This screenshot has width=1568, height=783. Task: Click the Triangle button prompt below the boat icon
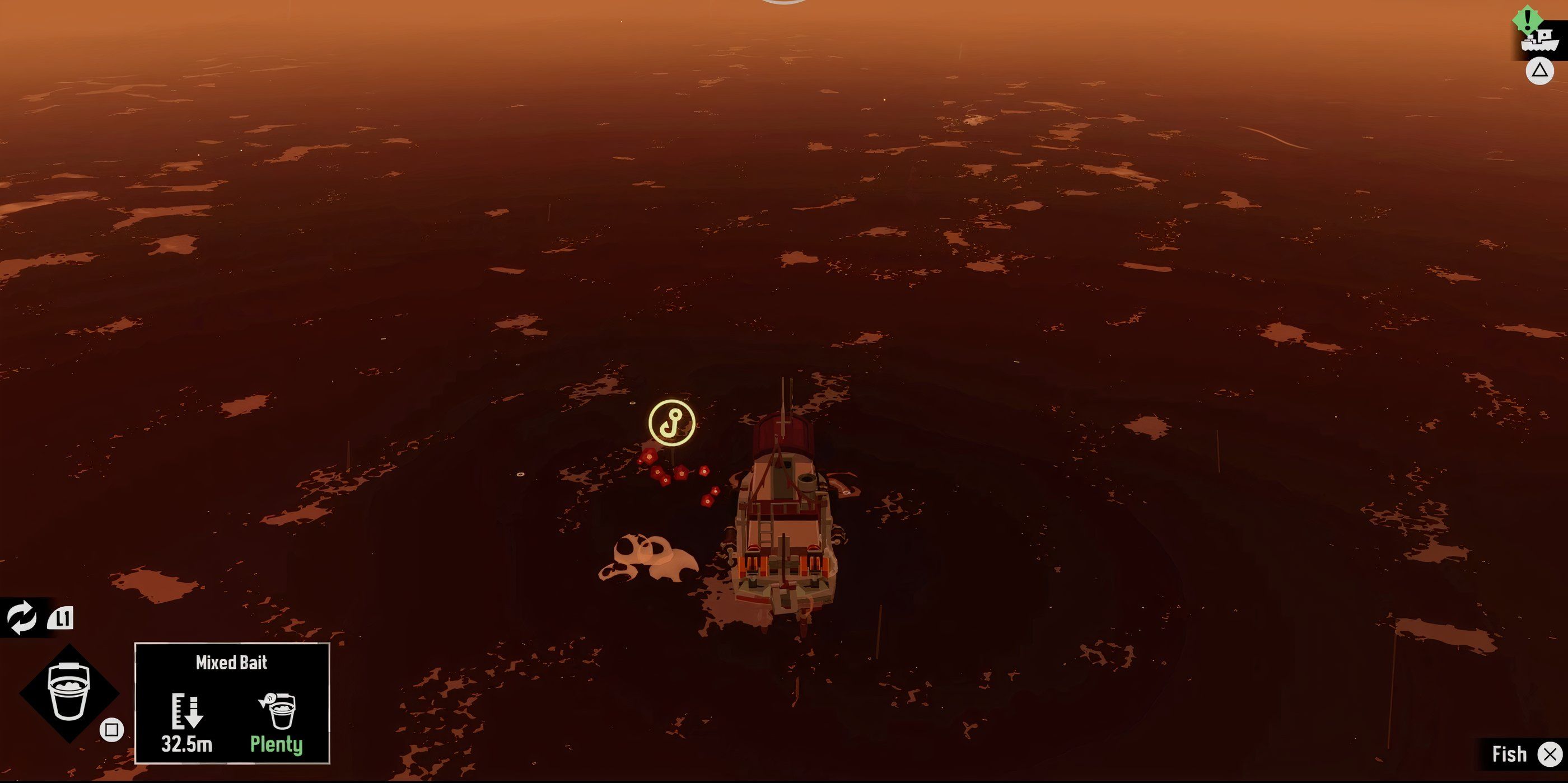pyautogui.click(x=1539, y=71)
